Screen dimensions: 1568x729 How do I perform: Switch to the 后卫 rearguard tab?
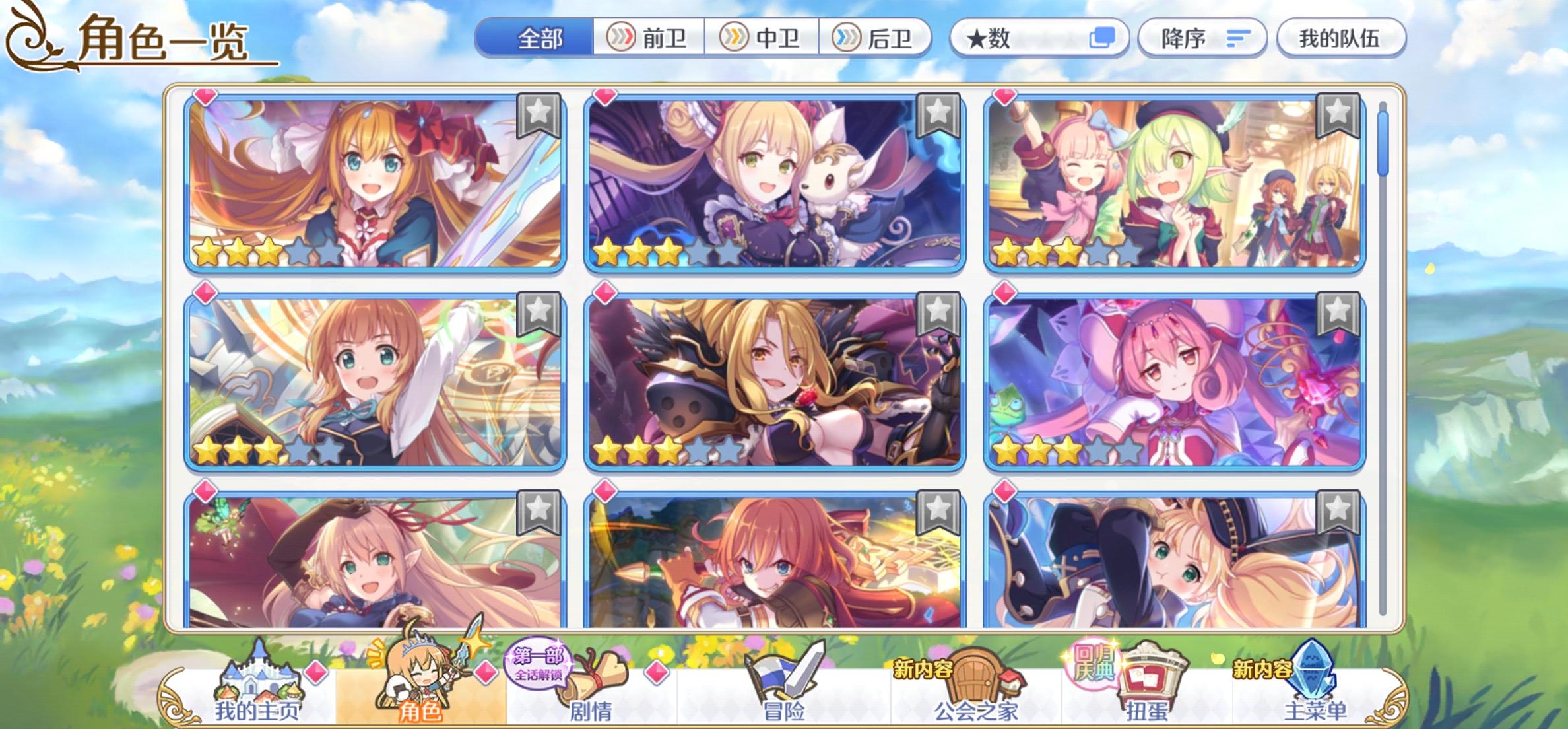pos(875,38)
